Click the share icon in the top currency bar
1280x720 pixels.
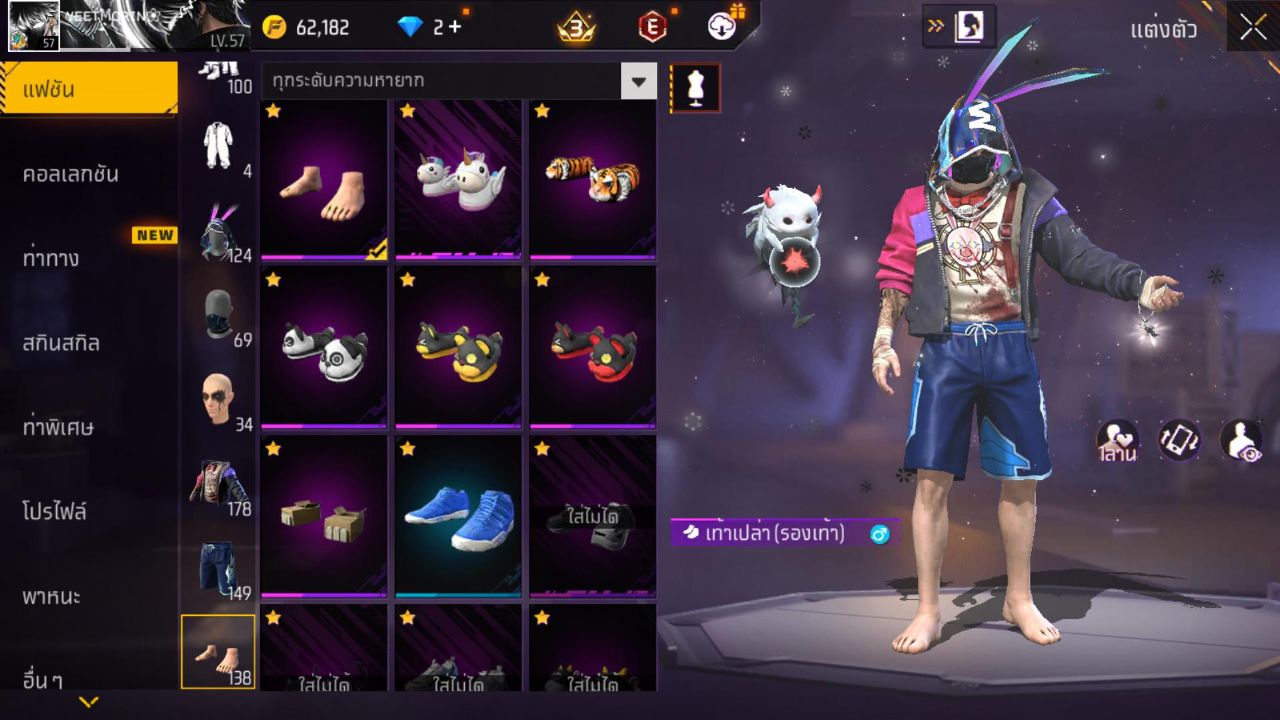720,27
